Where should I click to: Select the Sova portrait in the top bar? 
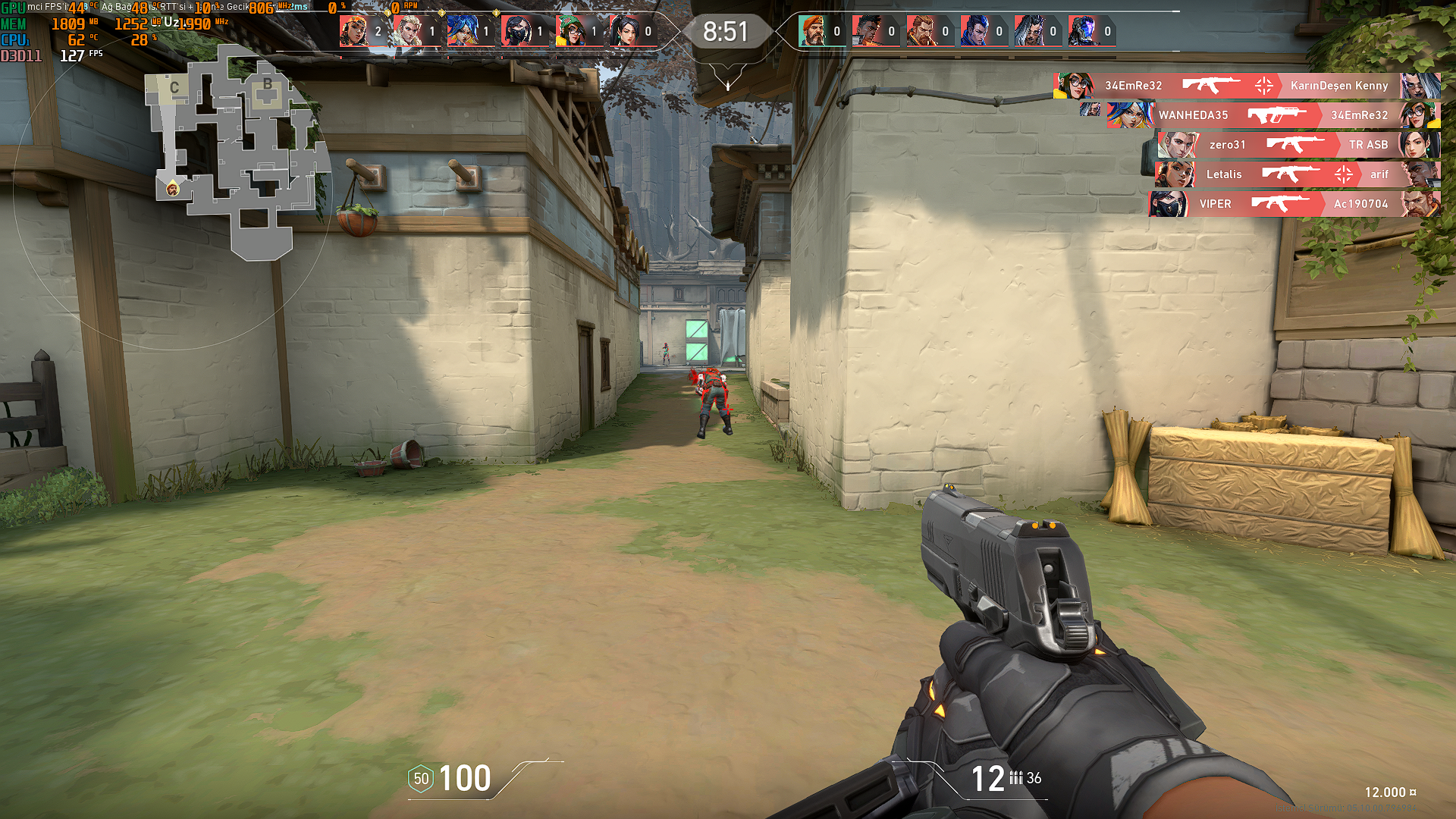click(407, 31)
